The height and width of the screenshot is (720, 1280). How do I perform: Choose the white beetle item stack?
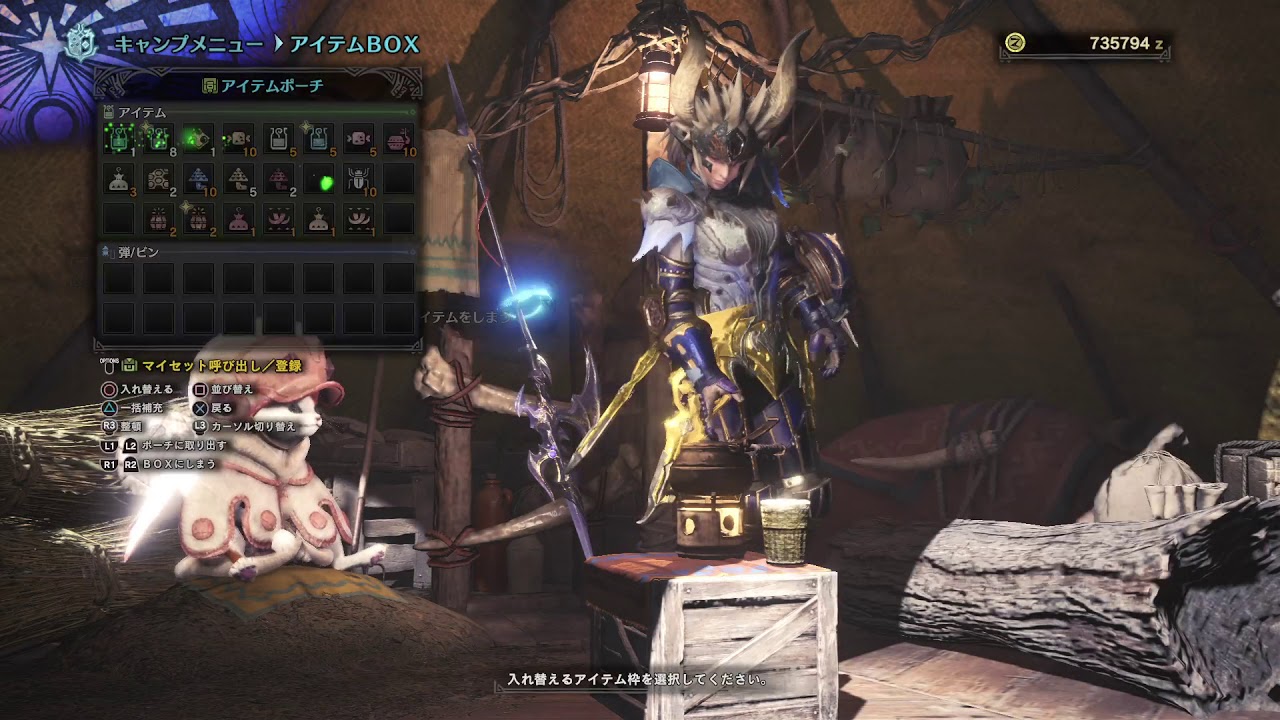(x=358, y=179)
